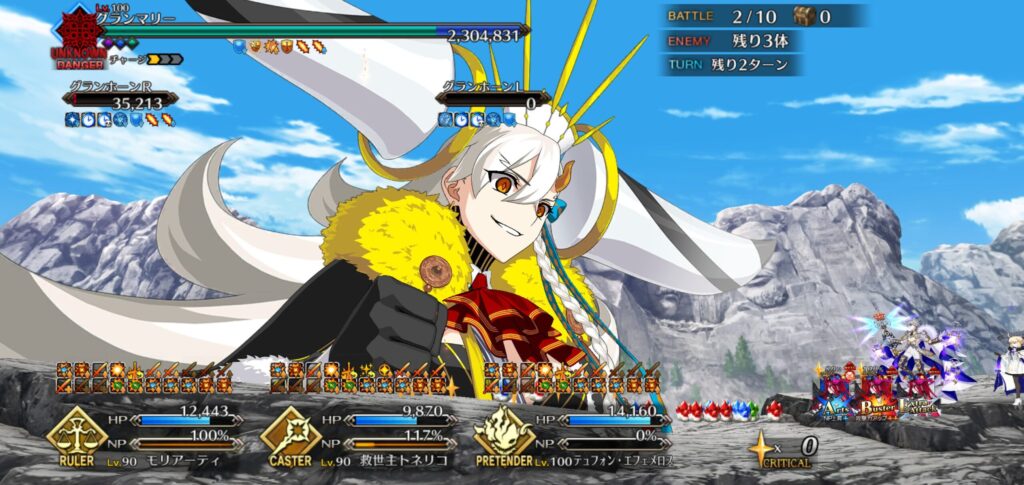Target the enemy グランマリー name plate
The width and height of the screenshot is (1024, 485).
point(135,19)
